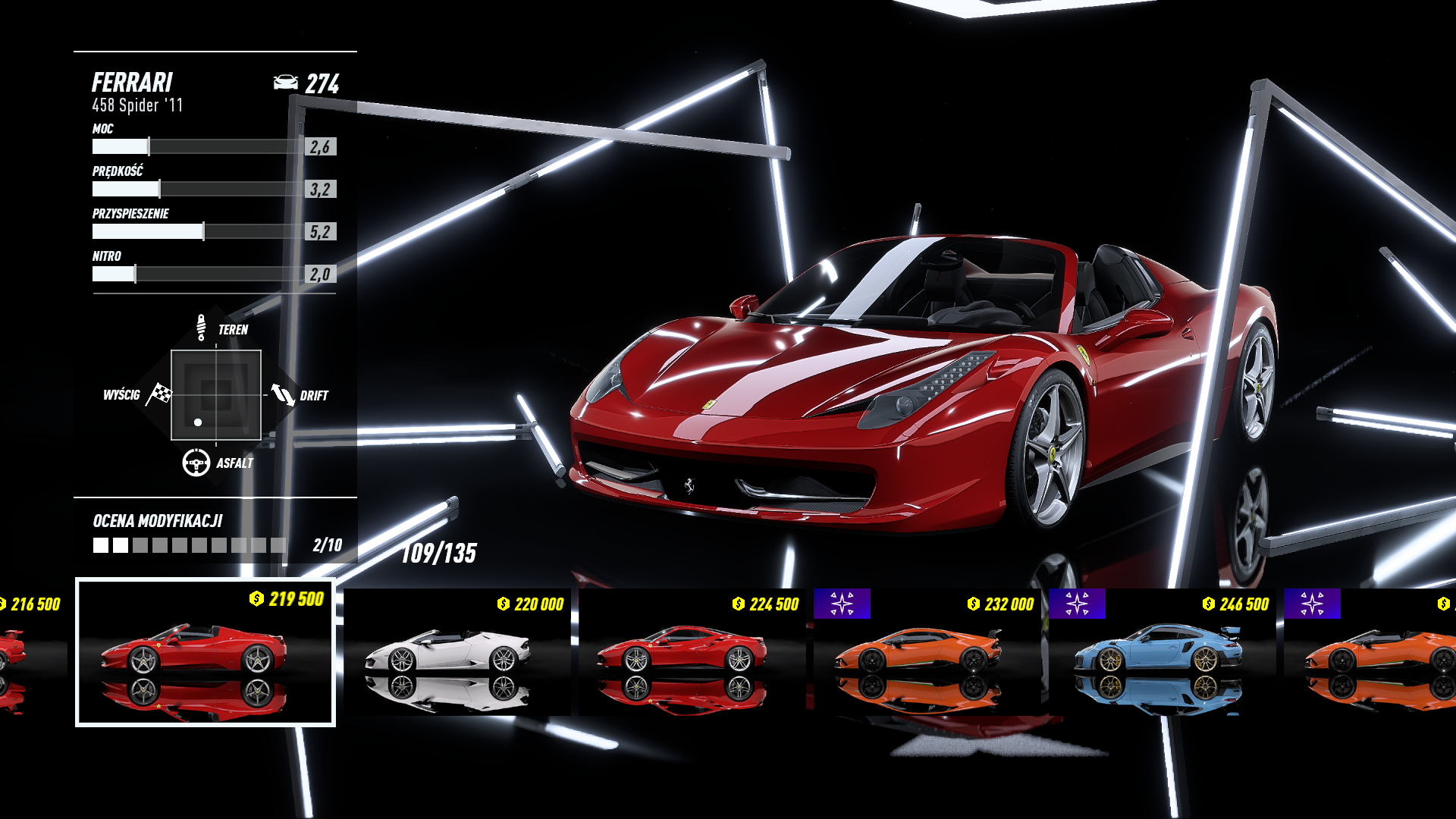Select the red Ferrari 458 Spider priced 219 500
The image size is (1456, 819).
pos(205,652)
